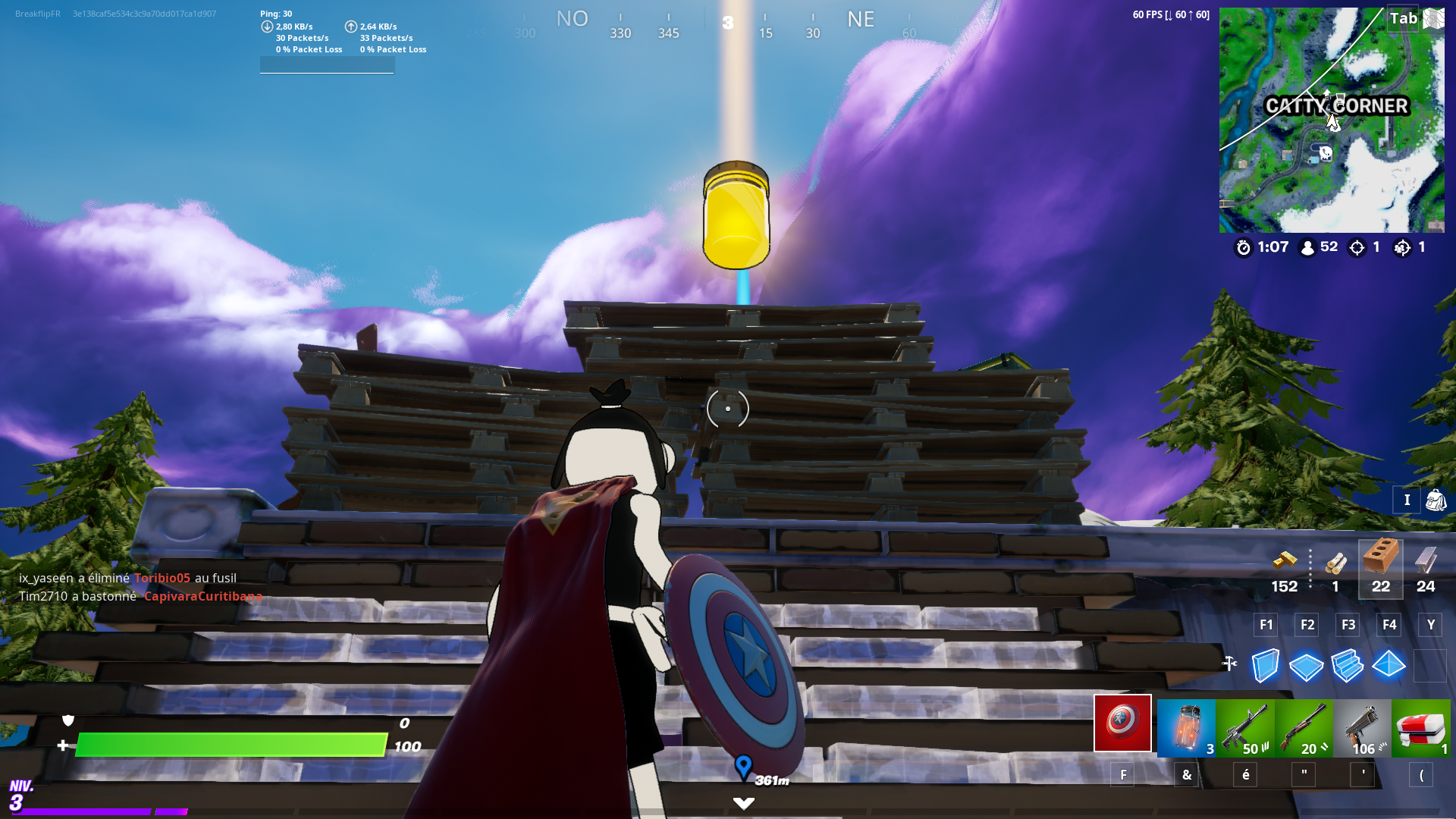Select the Firefly Jar inventory slot

point(1185,728)
